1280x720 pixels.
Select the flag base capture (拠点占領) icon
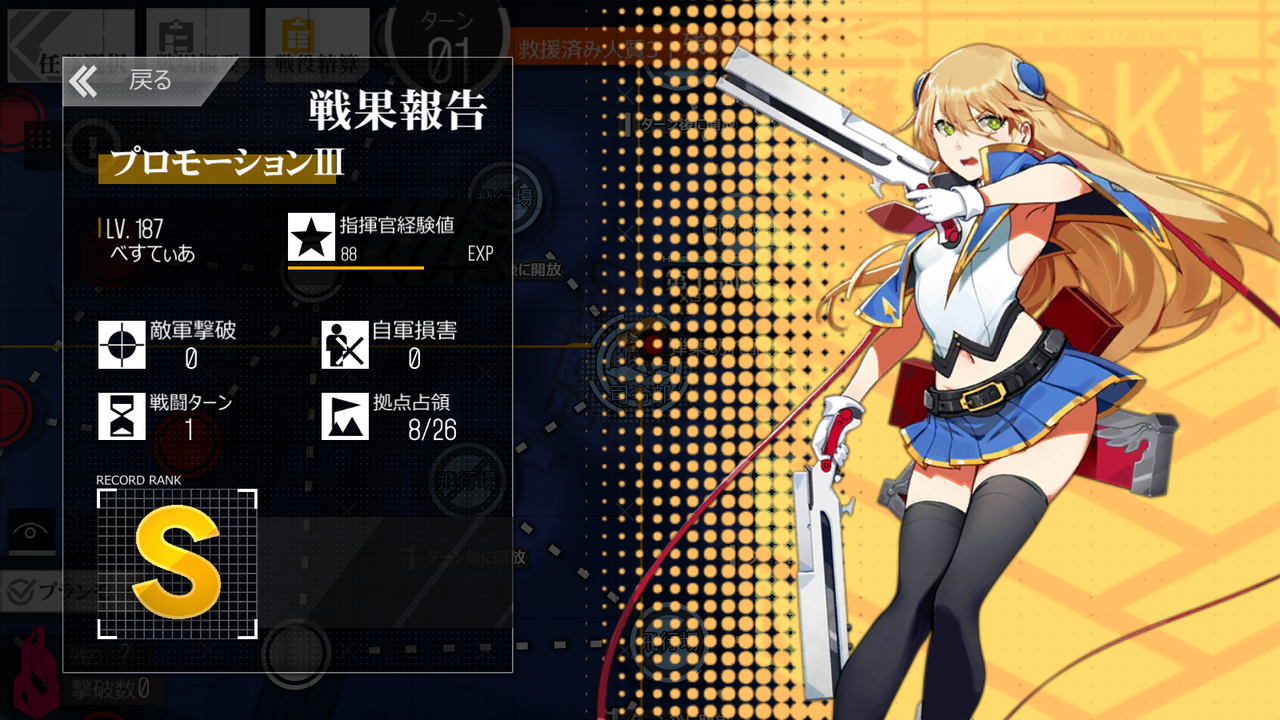point(344,417)
